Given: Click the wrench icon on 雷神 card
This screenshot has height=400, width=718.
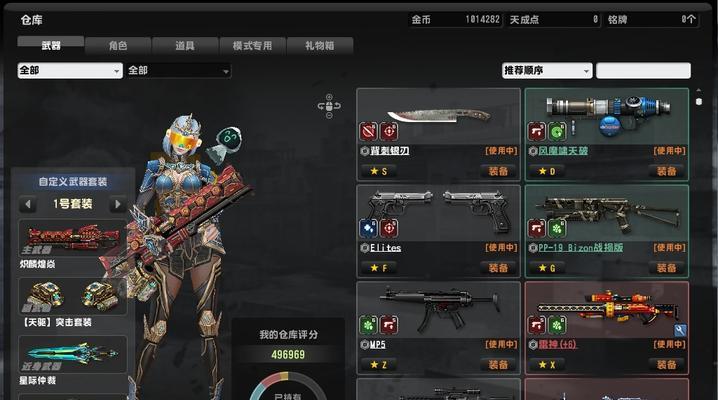Looking at the screenshot, I should 680,330.
